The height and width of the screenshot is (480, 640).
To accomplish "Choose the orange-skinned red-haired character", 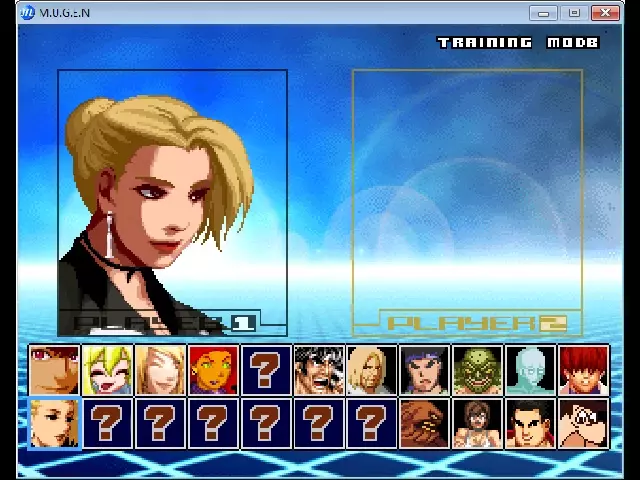I will tap(213, 370).
